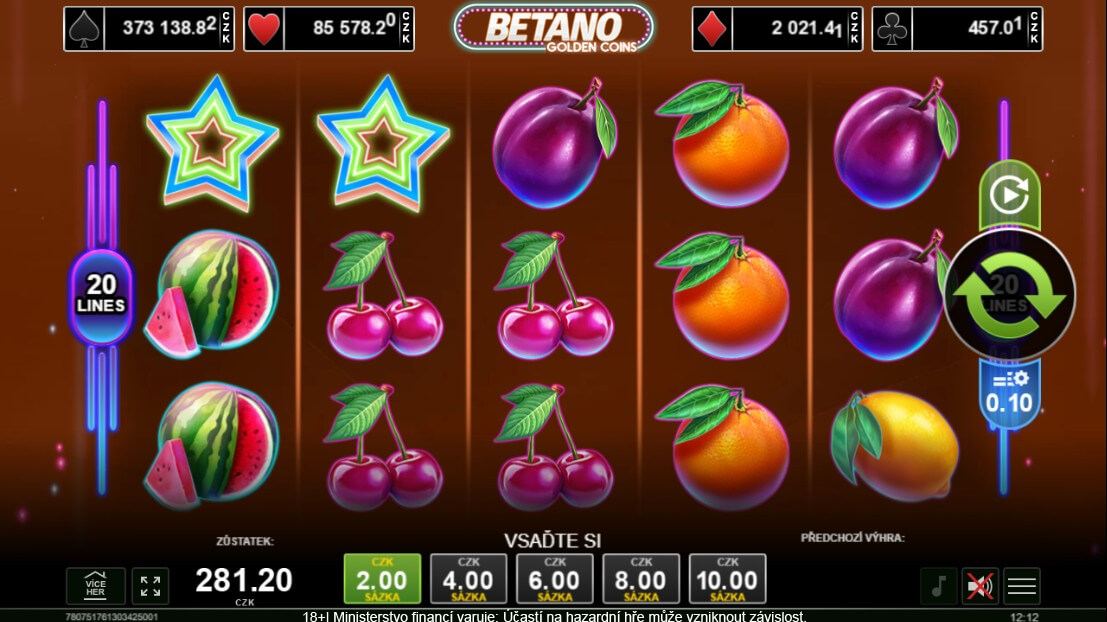Open the hamburger menu
The height and width of the screenshot is (622, 1107).
click(1022, 586)
